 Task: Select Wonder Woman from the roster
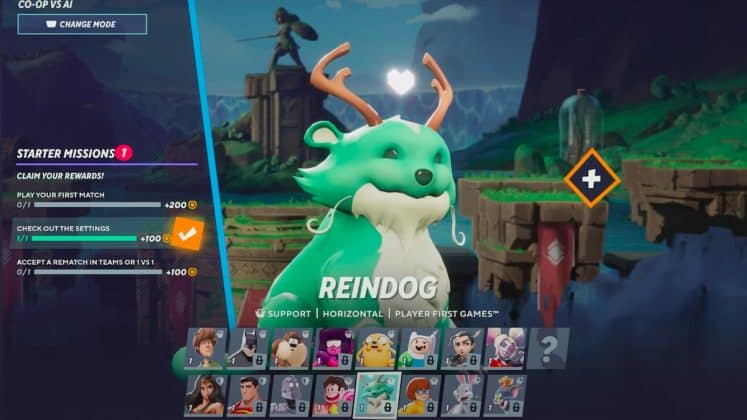(204, 394)
